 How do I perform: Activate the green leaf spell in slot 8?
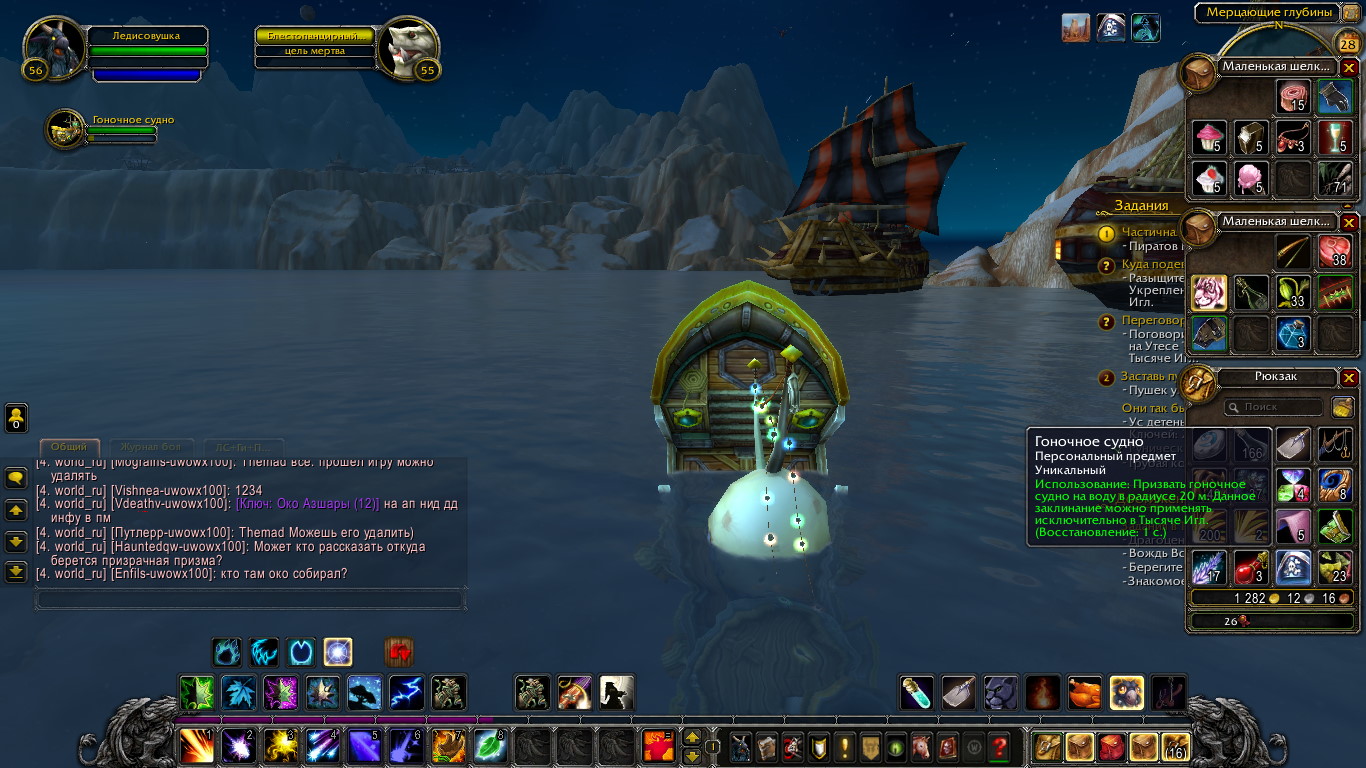click(490, 745)
